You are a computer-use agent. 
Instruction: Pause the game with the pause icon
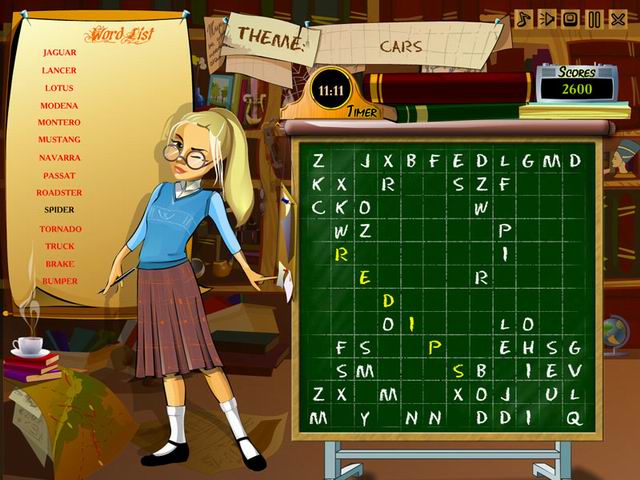coord(594,19)
